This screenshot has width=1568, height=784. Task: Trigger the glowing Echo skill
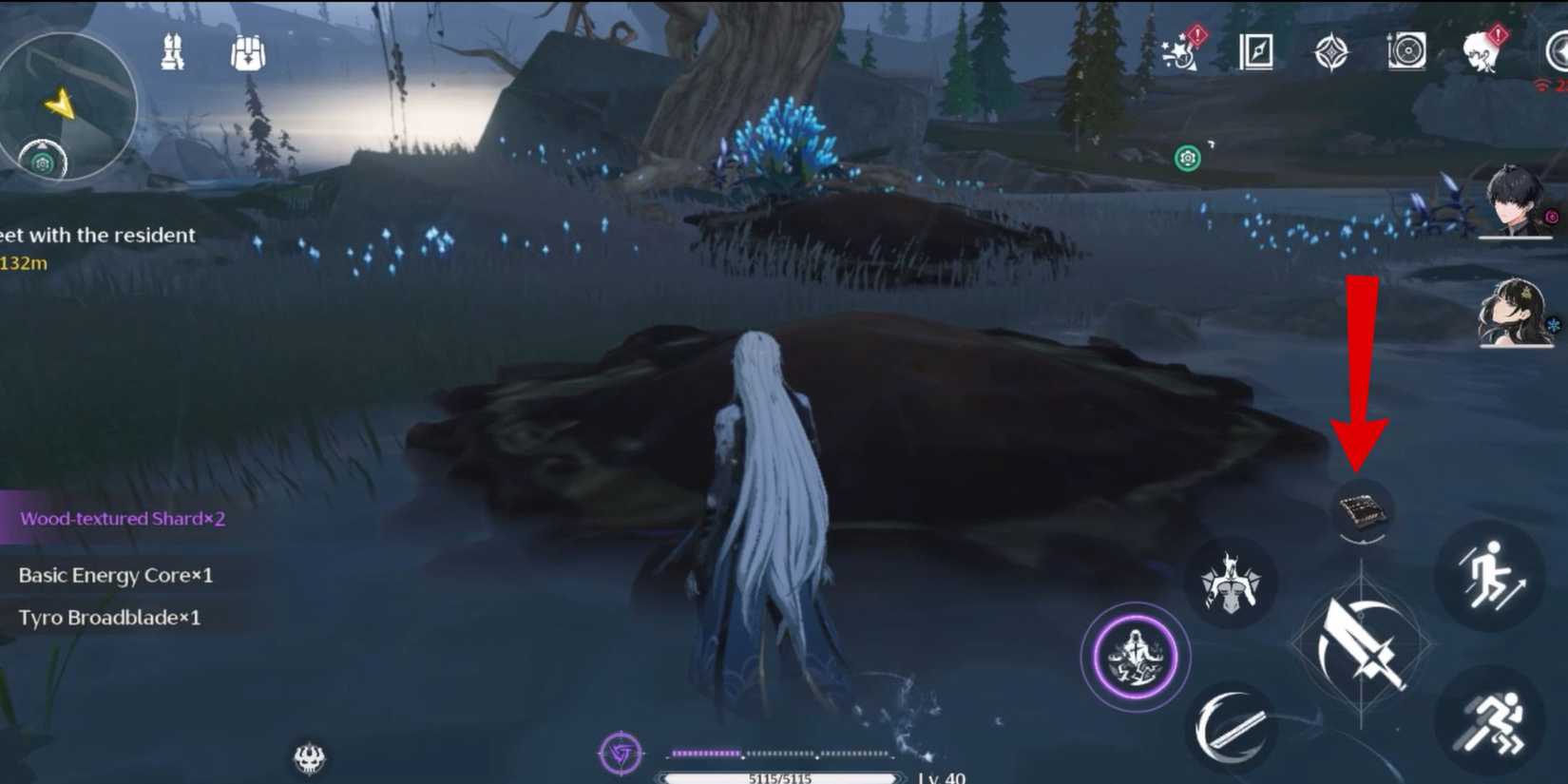click(x=1135, y=656)
